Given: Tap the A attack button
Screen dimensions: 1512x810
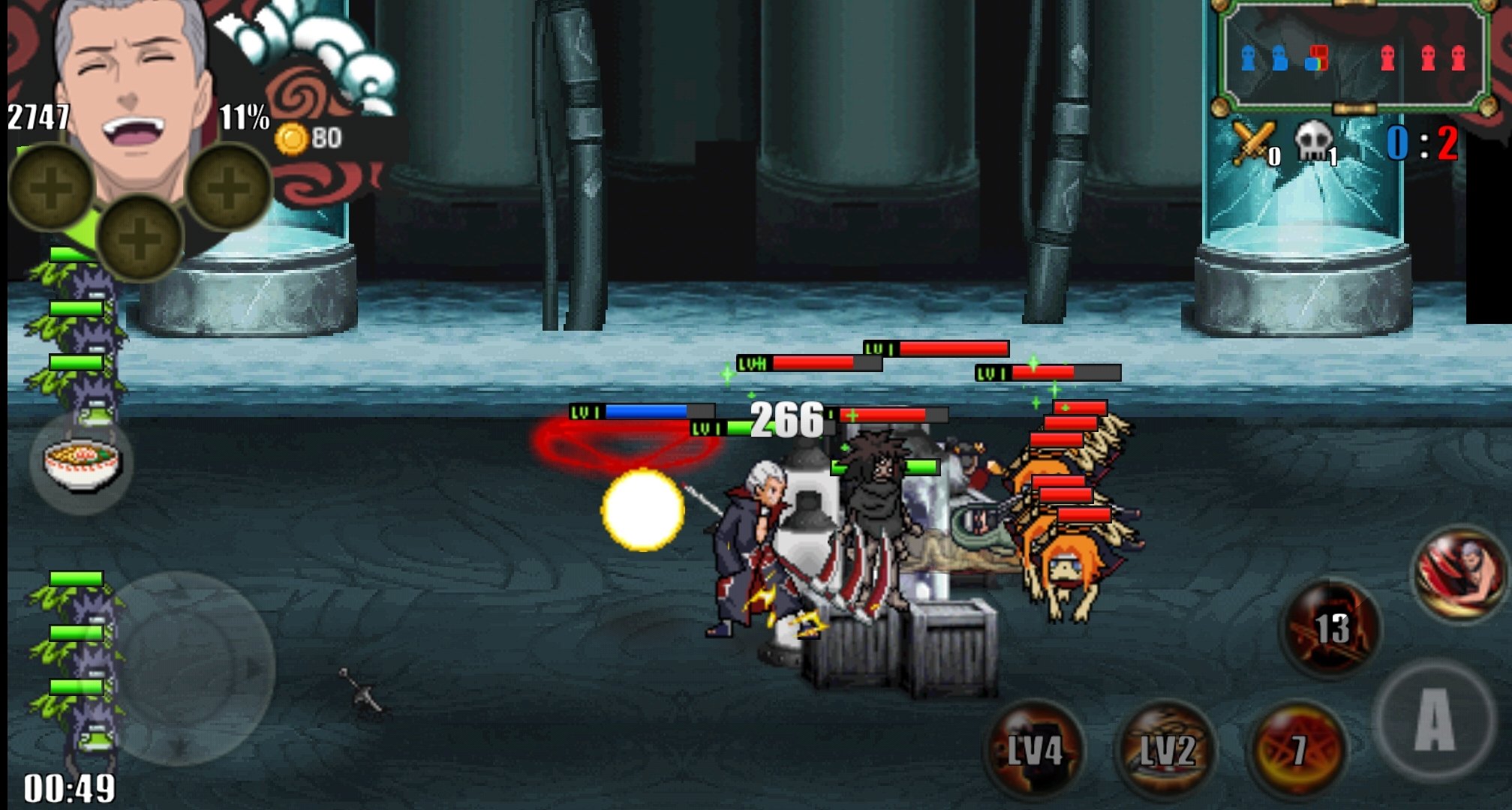Looking at the screenshot, I should (x=1435, y=718).
